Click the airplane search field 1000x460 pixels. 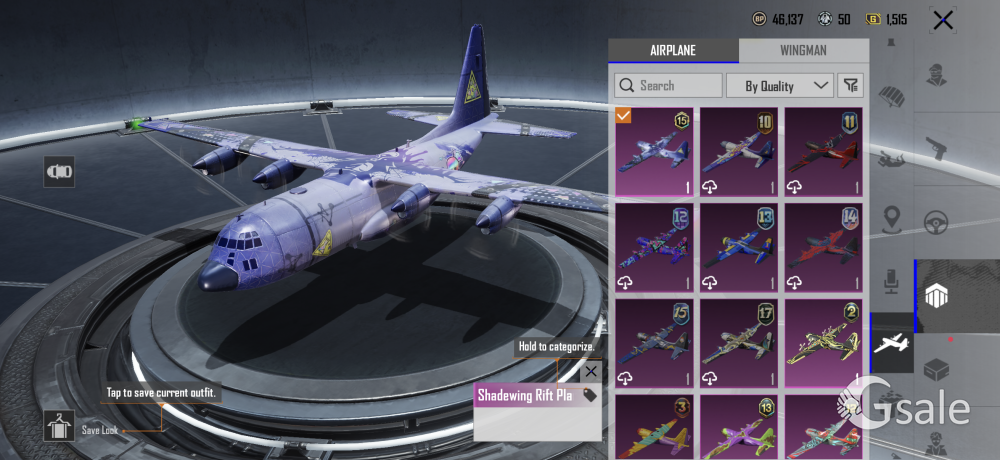tap(668, 86)
